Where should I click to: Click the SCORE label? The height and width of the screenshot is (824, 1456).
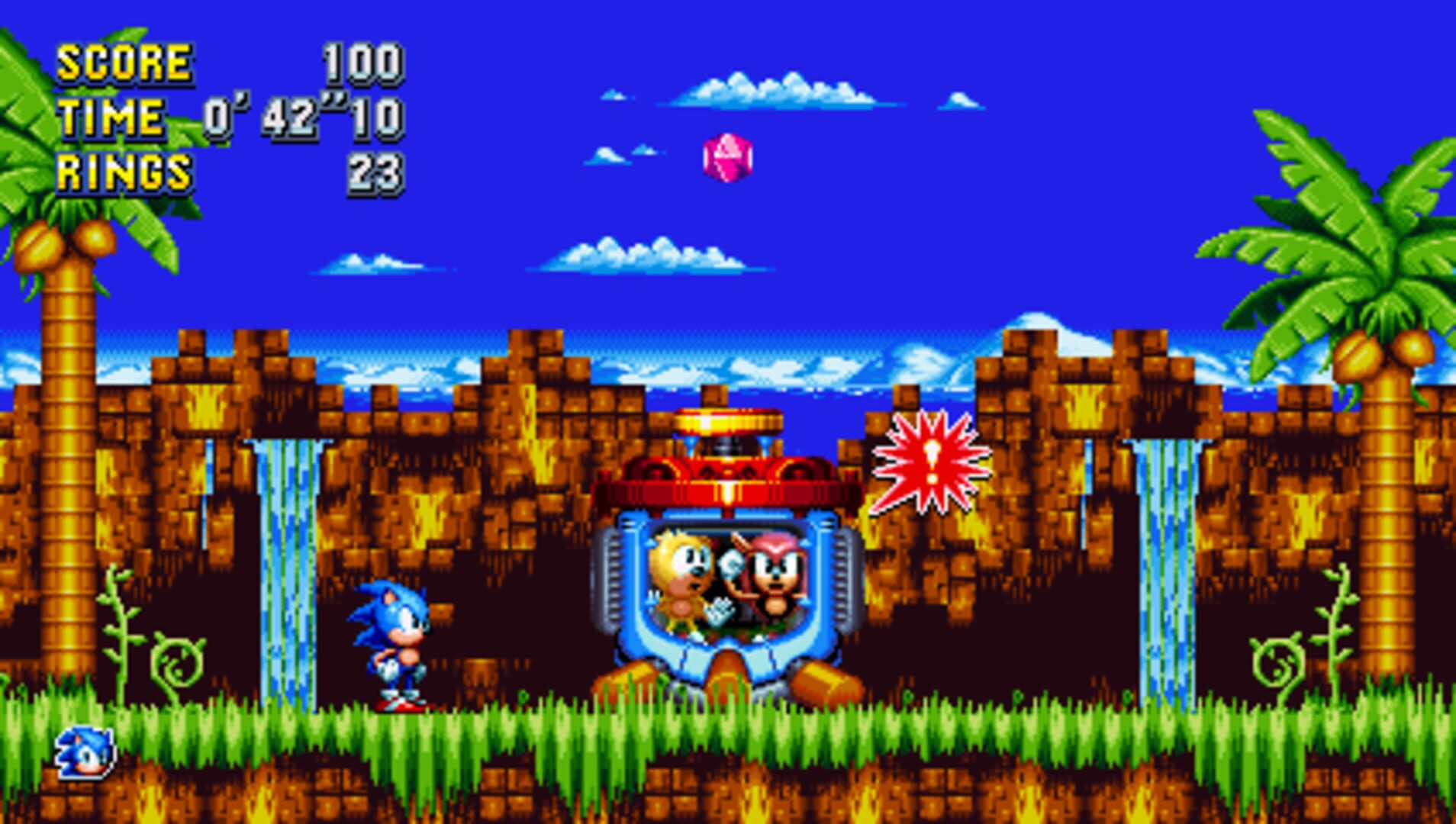tap(122, 63)
